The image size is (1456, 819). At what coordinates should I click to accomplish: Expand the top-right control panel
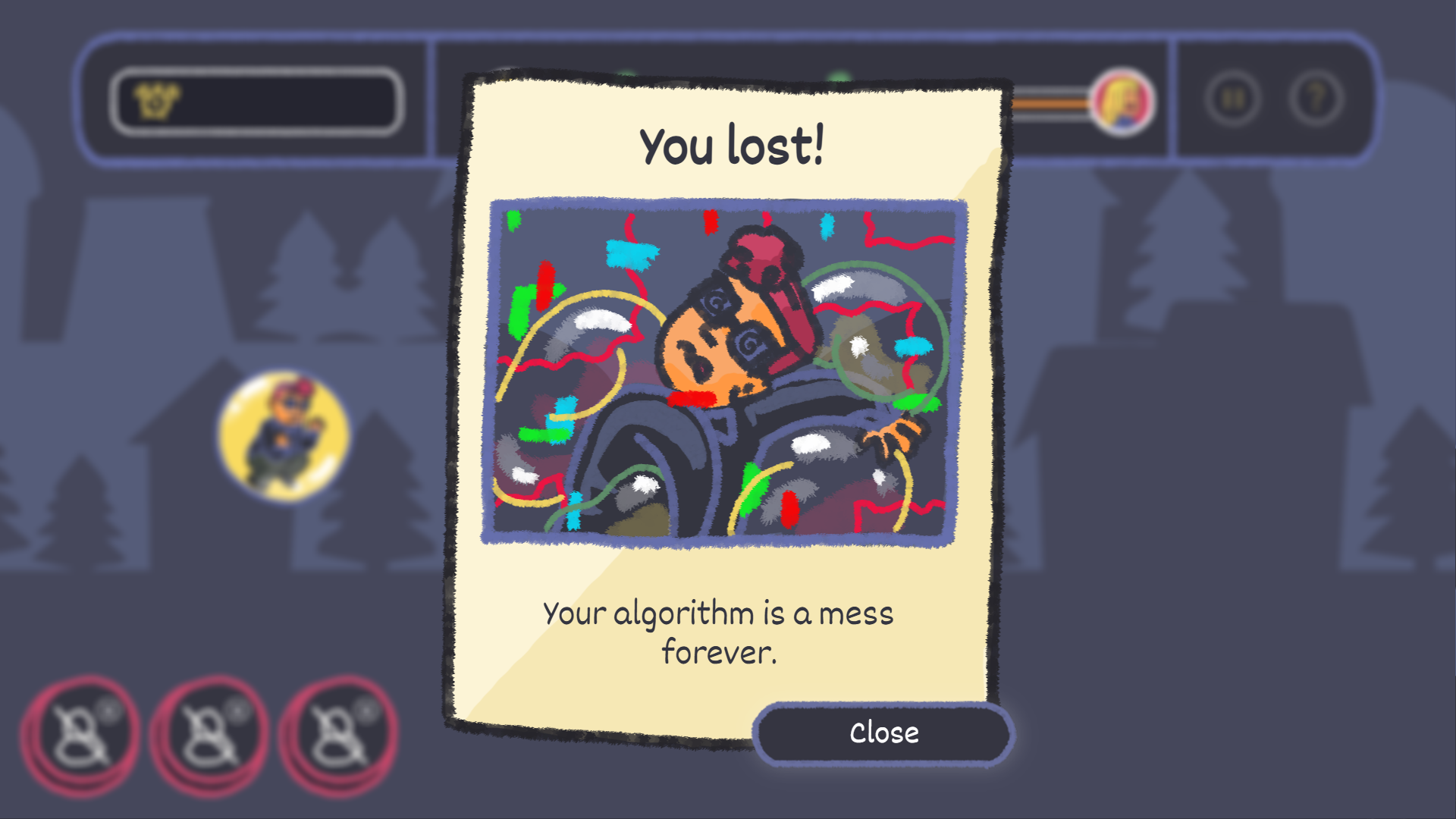click(x=1274, y=99)
